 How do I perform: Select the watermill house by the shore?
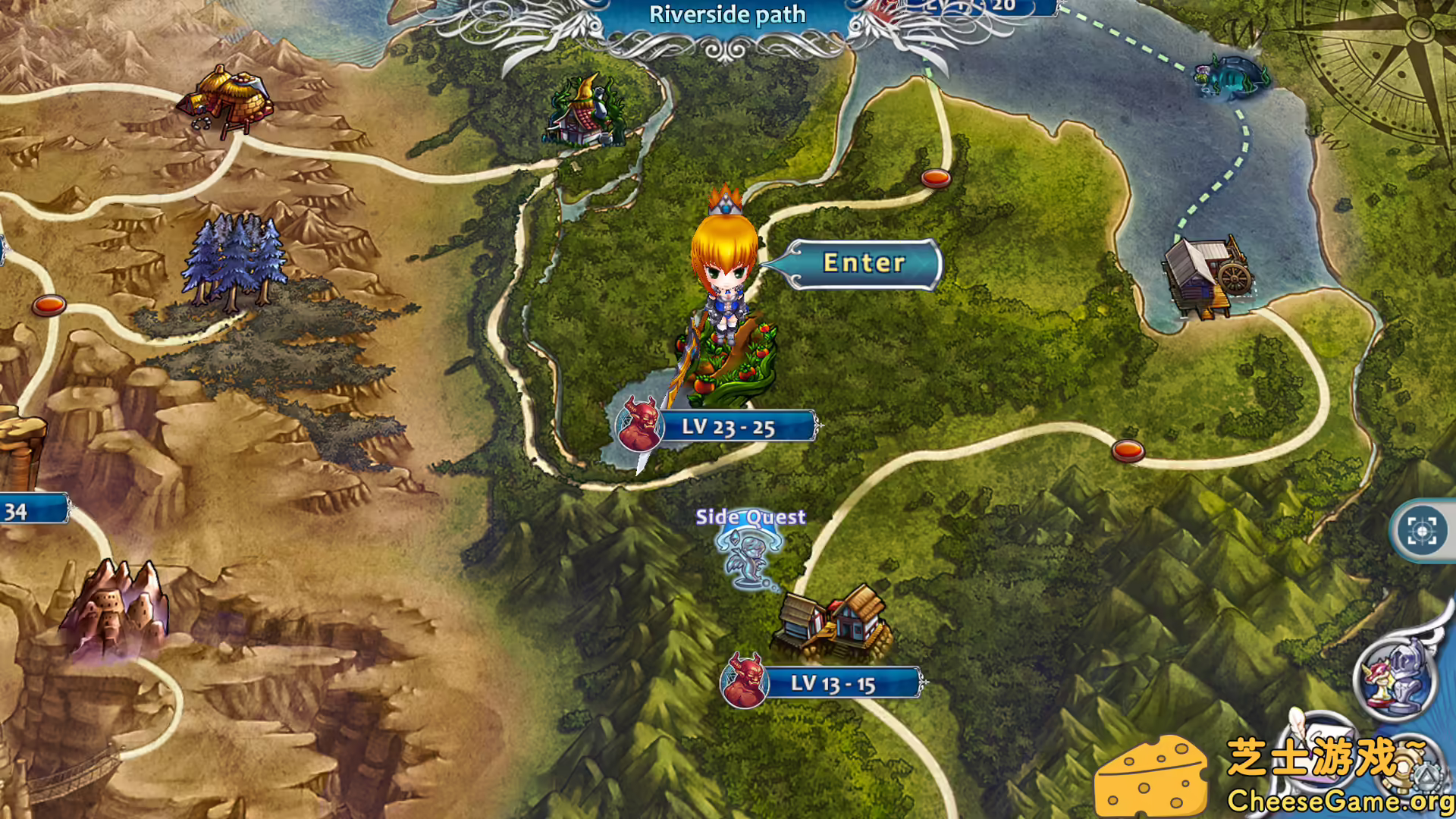click(x=1207, y=274)
